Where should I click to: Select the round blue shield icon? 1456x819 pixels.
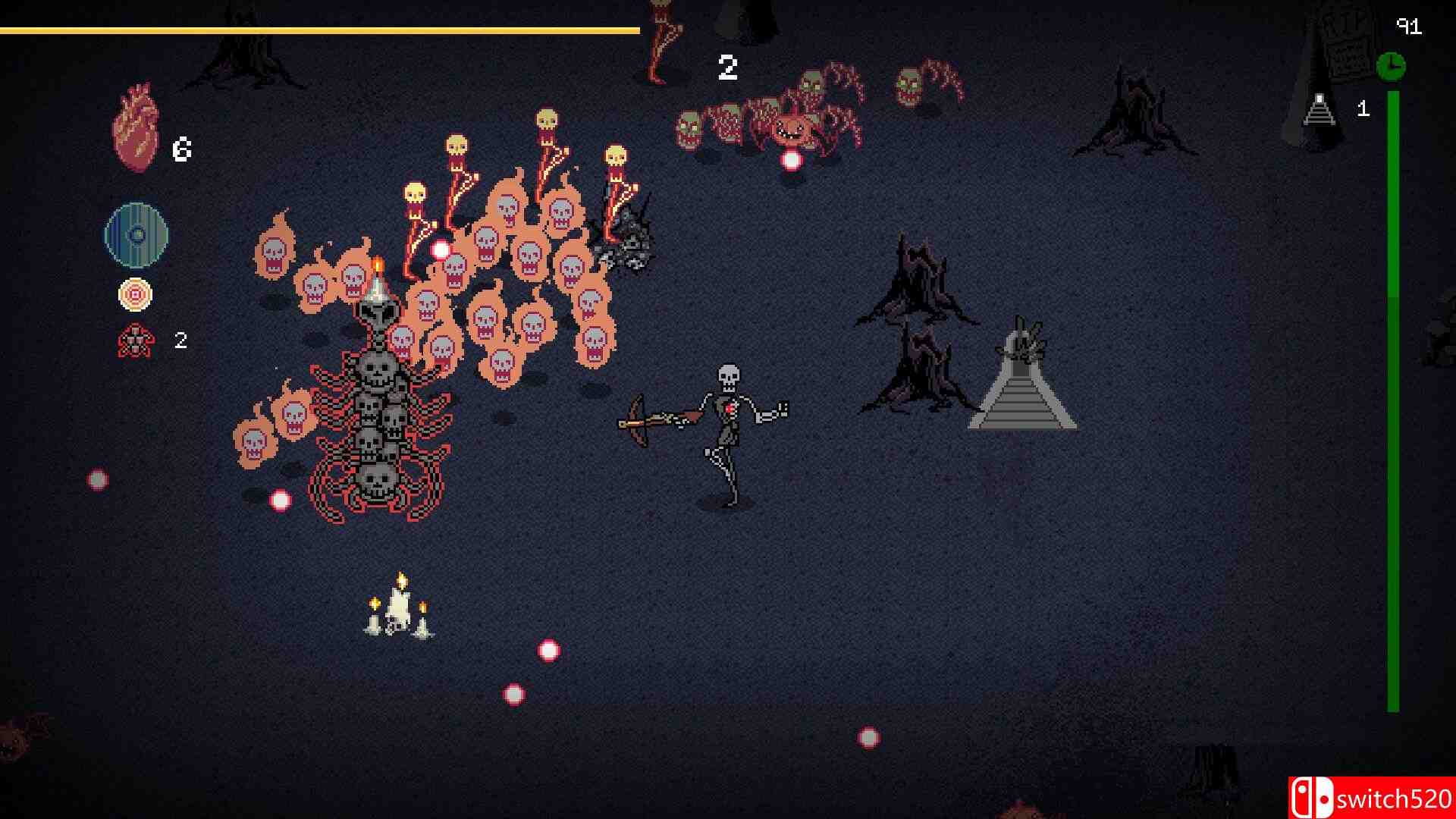(x=136, y=234)
